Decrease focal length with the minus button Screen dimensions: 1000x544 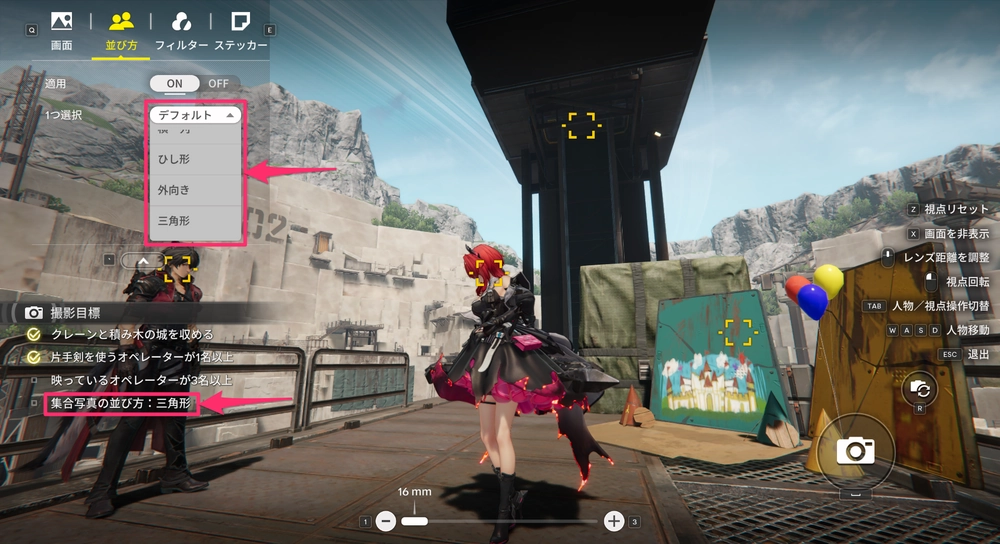point(386,521)
